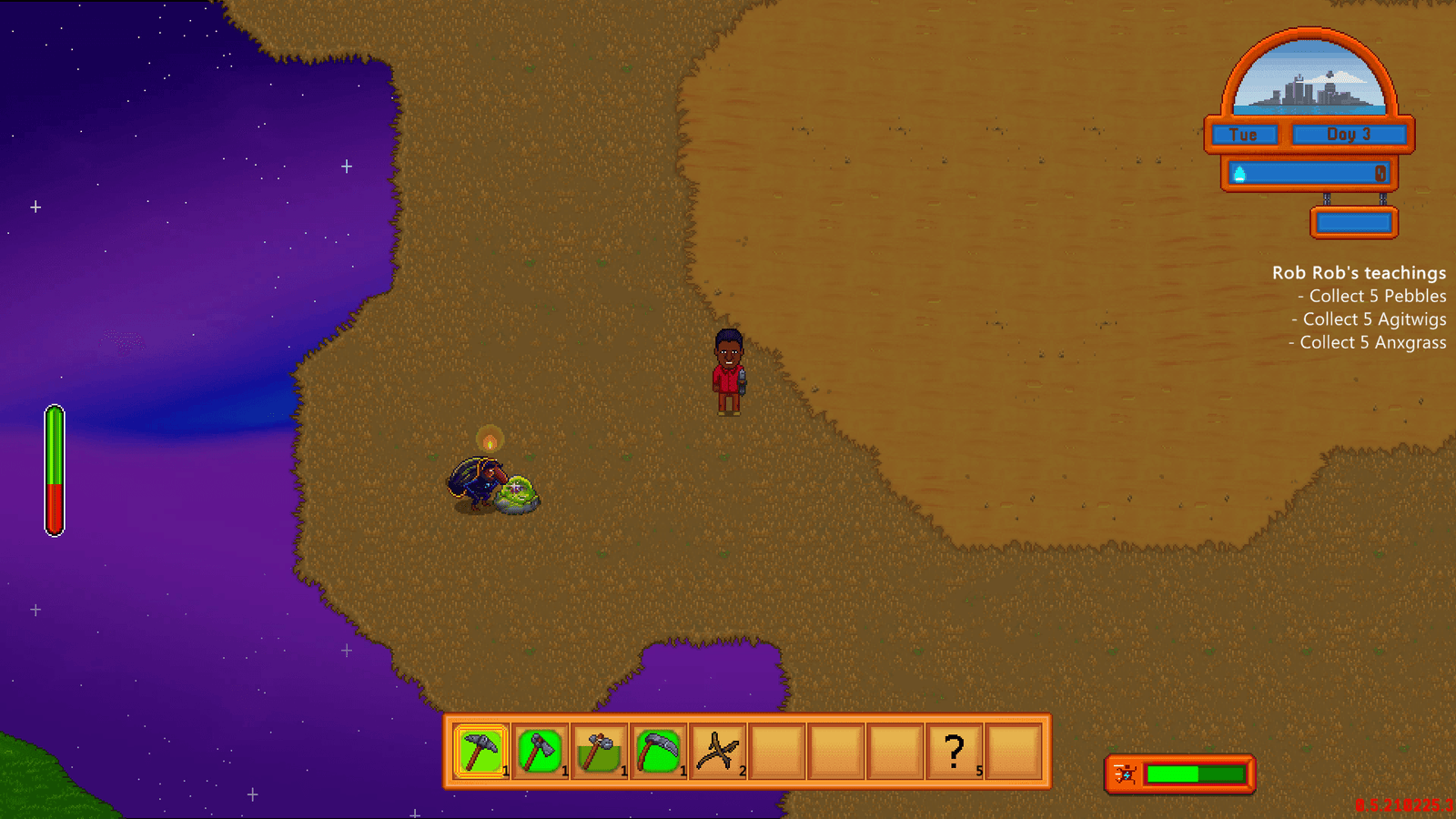Select the scythe hotbar slot
1456x819 pixels.
pyautogui.click(x=658, y=752)
